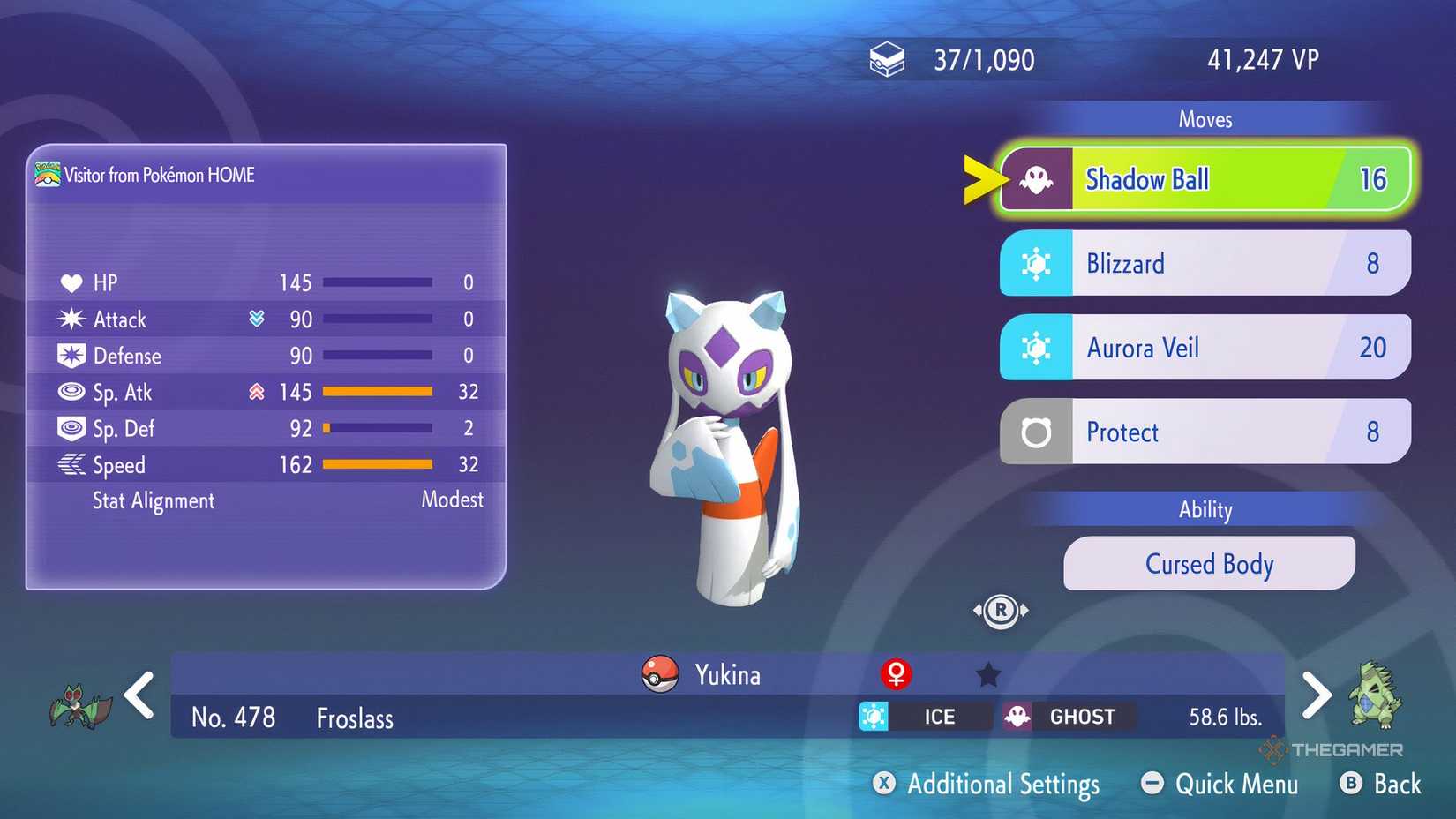This screenshot has height=819, width=1456.
Task: Switch to the Moves section header
Action: (1205, 118)
